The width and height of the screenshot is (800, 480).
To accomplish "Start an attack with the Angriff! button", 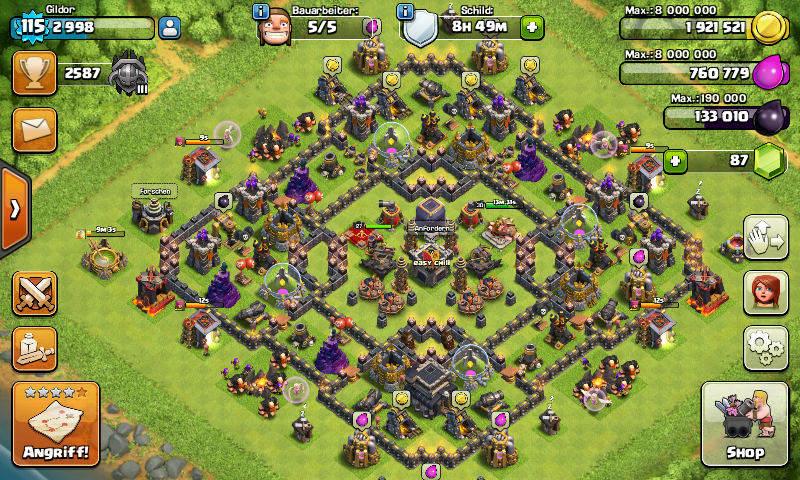I will [x=56, y=424].
